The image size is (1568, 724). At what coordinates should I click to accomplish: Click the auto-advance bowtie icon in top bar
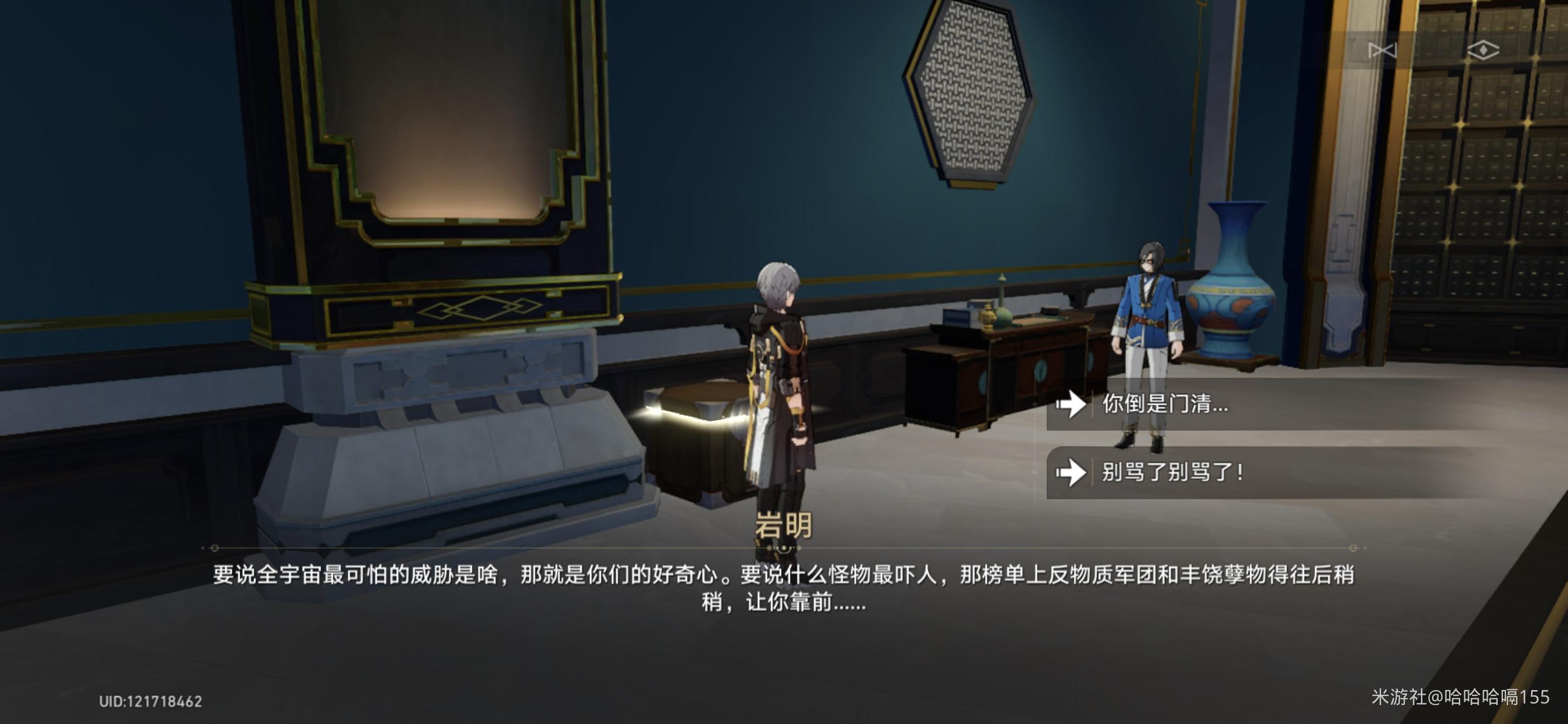click(x=1382, y=52)
